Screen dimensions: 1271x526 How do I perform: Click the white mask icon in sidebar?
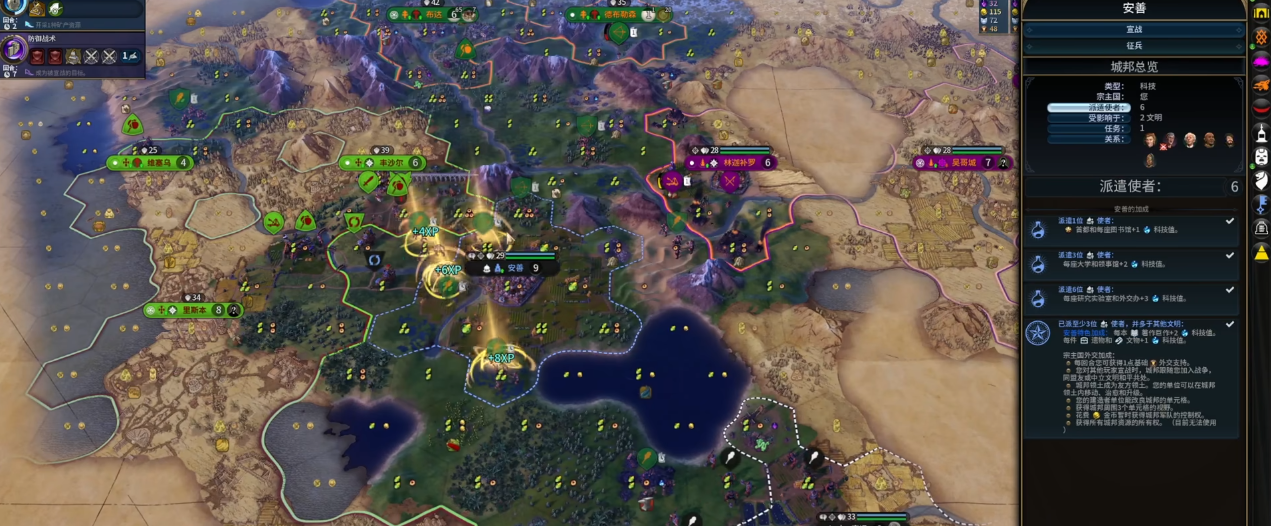(1261, 157)
